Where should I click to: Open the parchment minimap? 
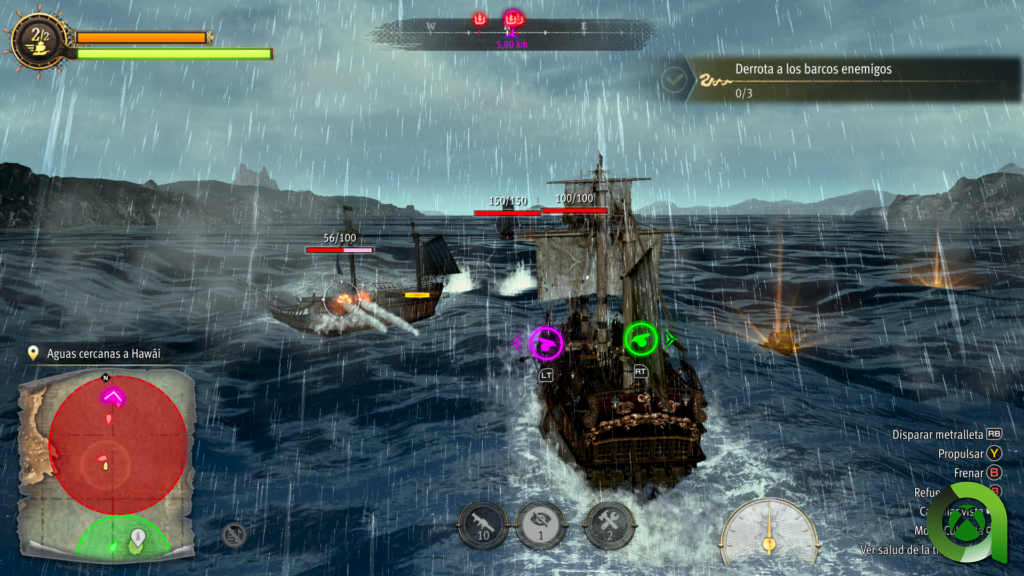107,463
